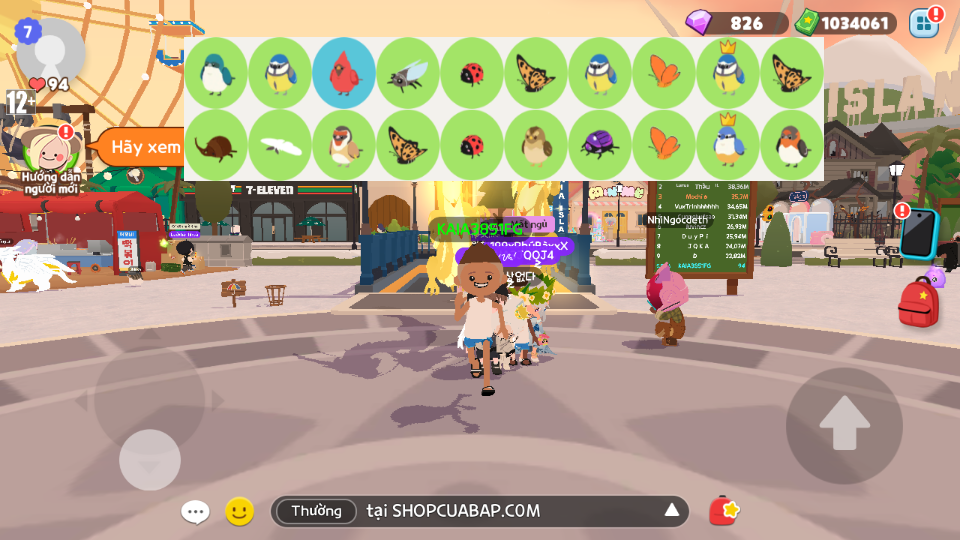This screenshot has width=960, height=540.
Task: Open the red bag with star icon
Action: [x=723, y=511]
